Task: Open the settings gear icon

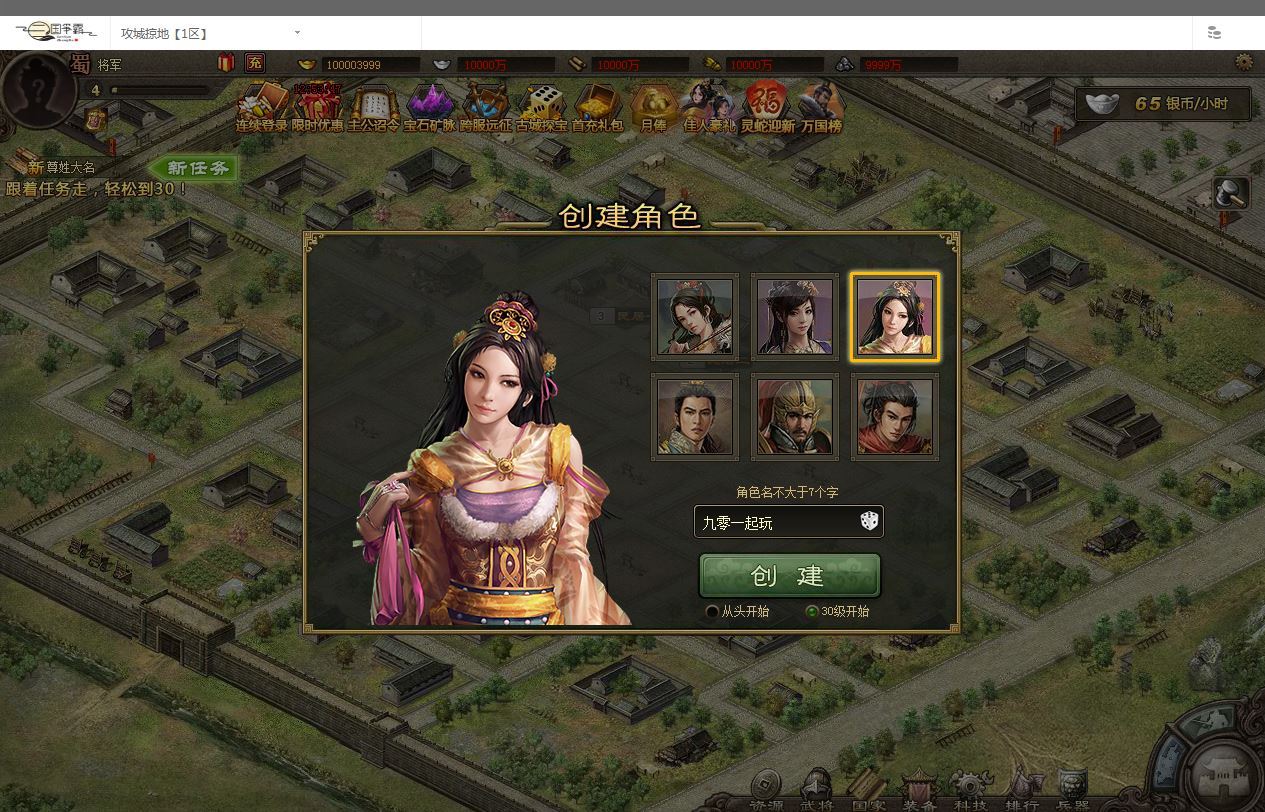Action: [1244, 62]
